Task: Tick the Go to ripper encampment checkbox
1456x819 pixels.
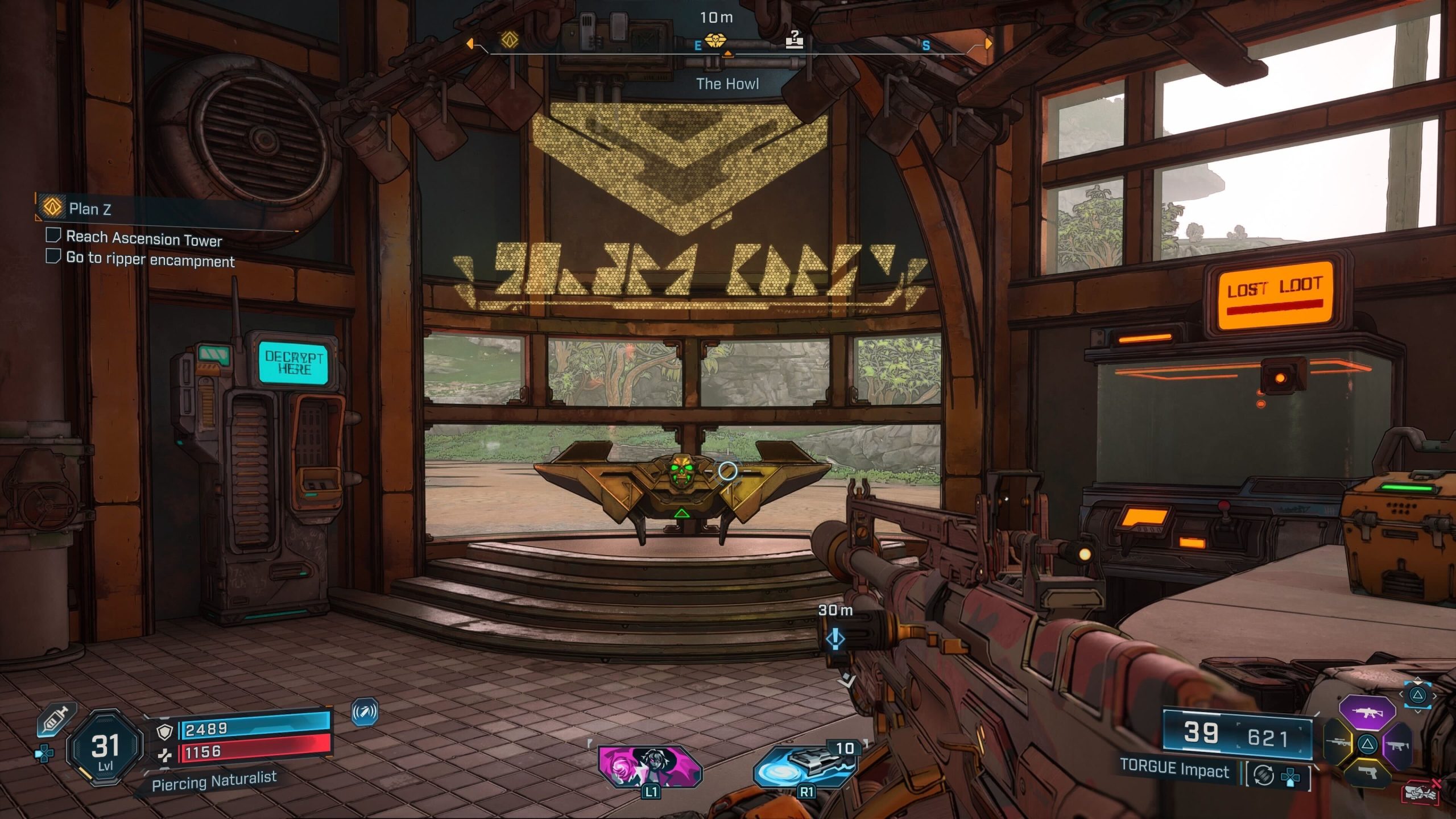Action: coord(53,256)
